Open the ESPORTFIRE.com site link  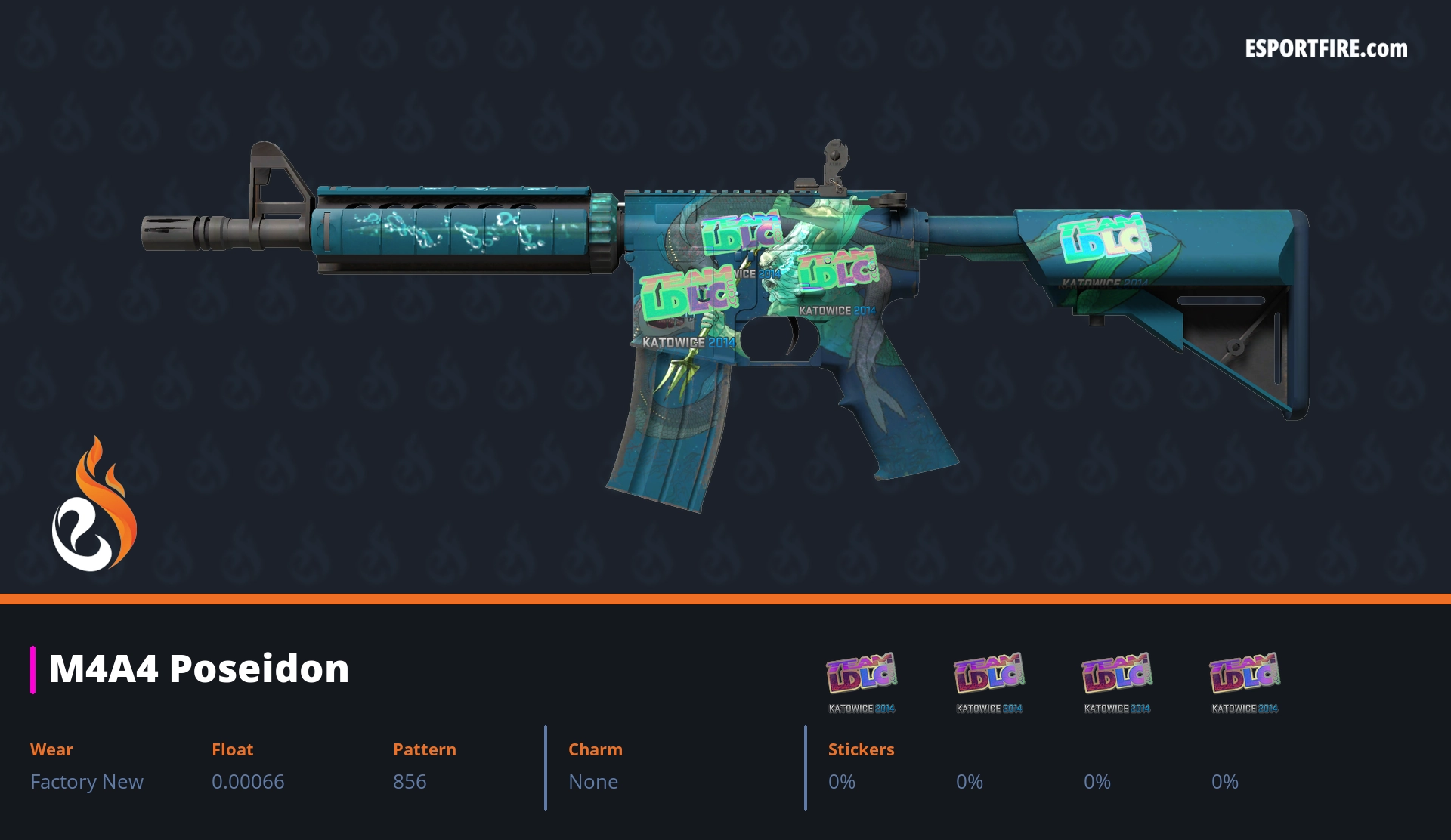coord(1326,49)
